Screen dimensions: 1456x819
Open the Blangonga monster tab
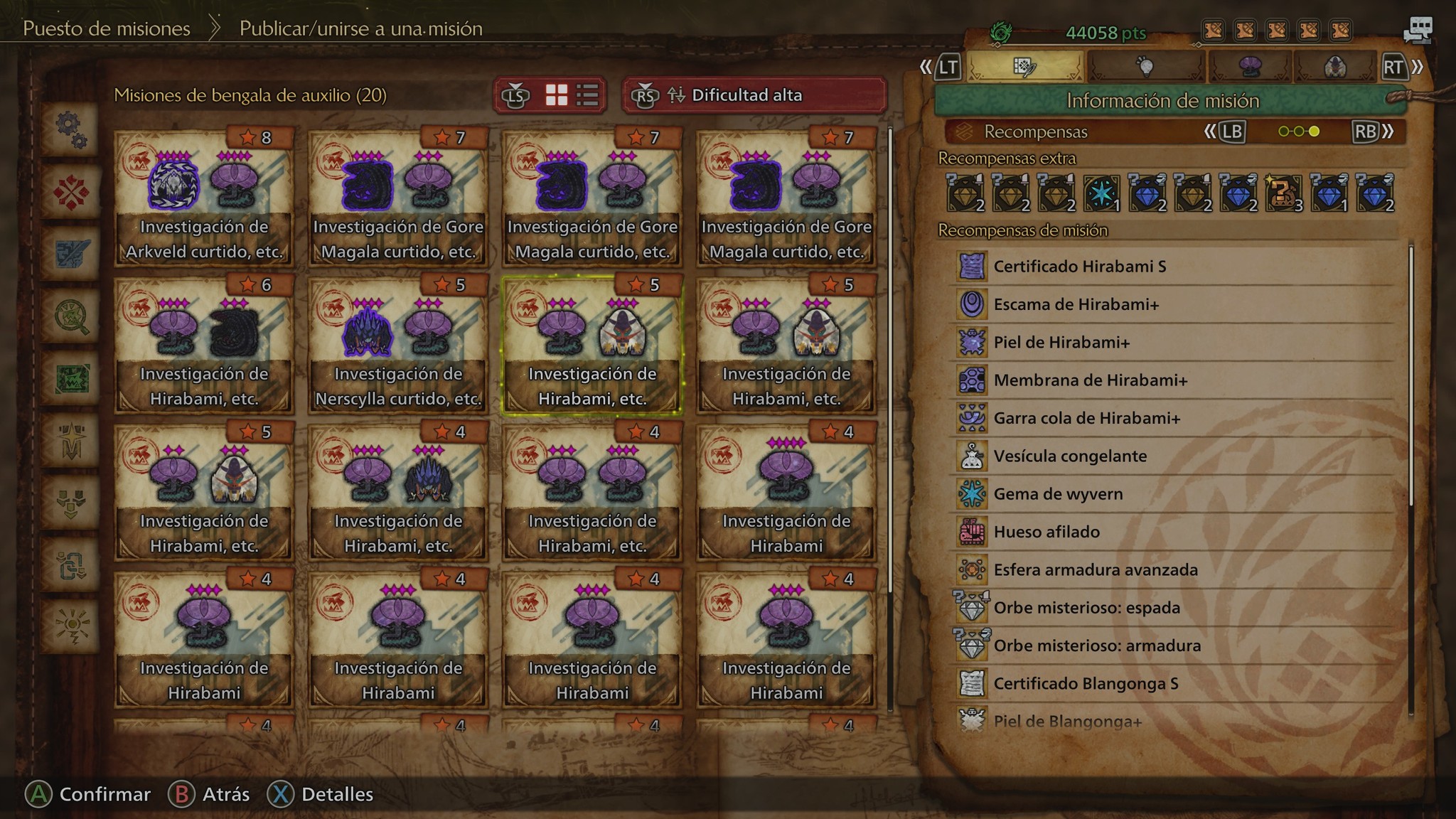coord(1335,68)
